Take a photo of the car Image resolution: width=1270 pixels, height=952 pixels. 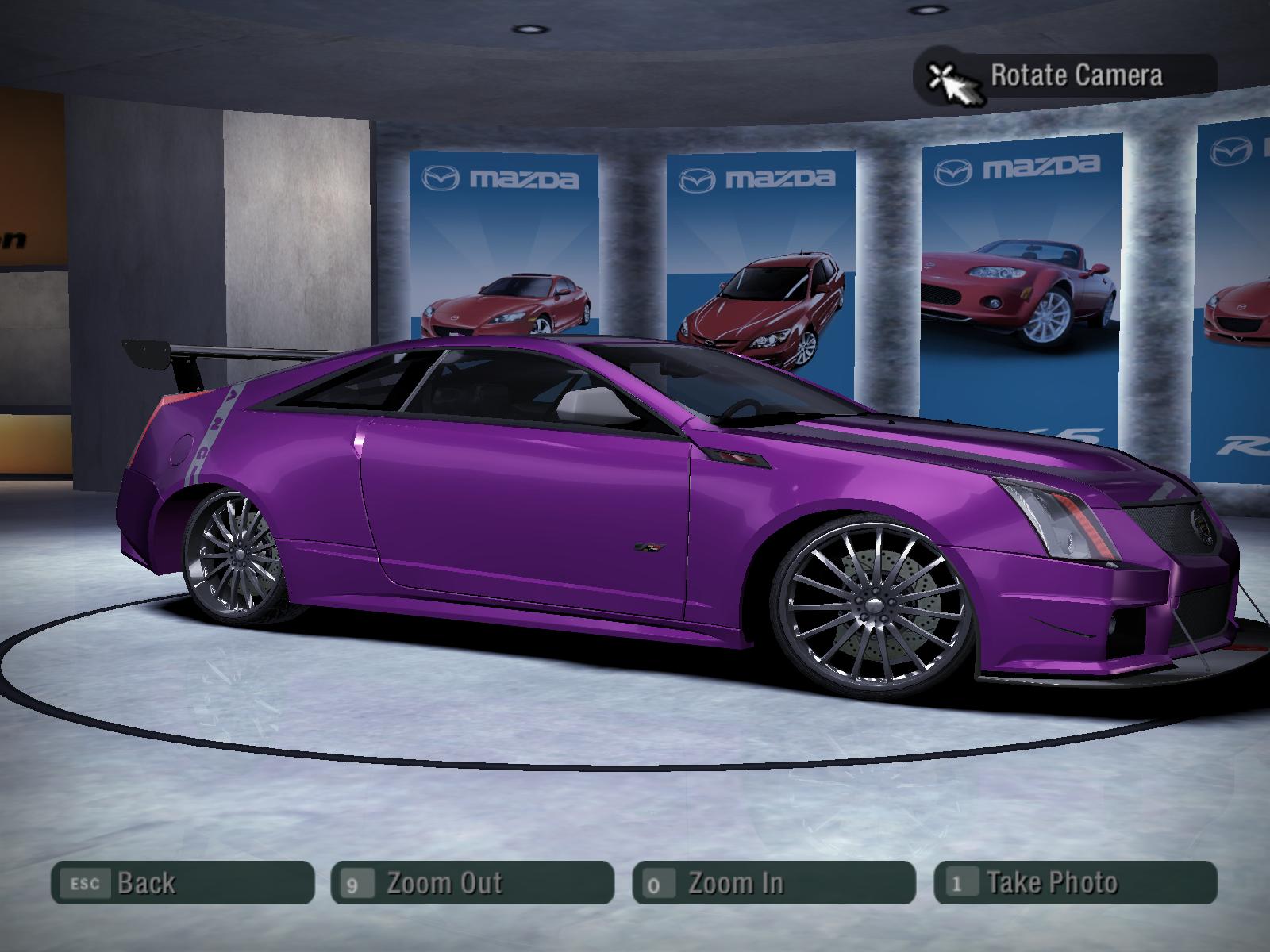(x=1076, y=882)
